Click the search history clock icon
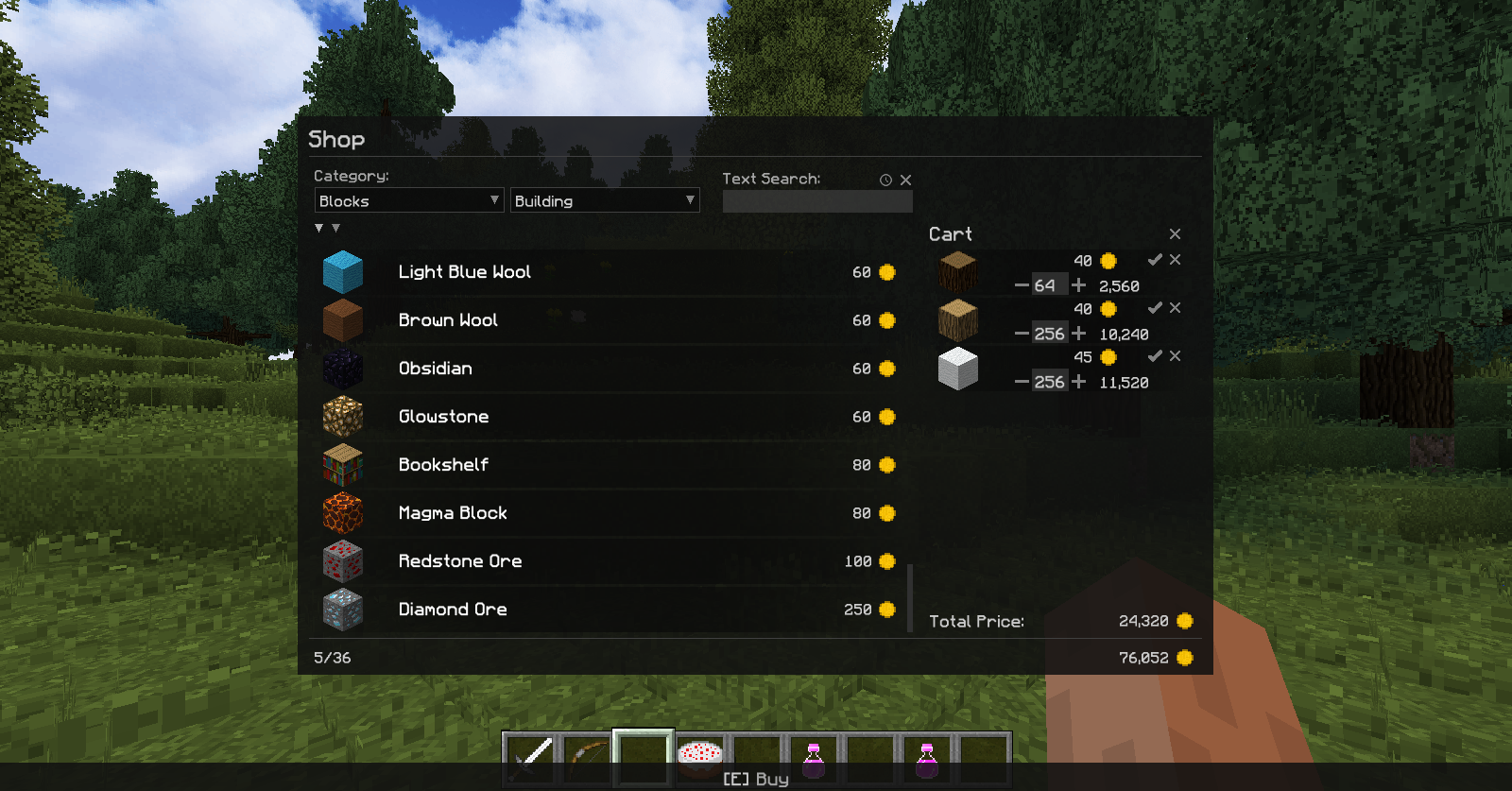 tap(885, 179)
